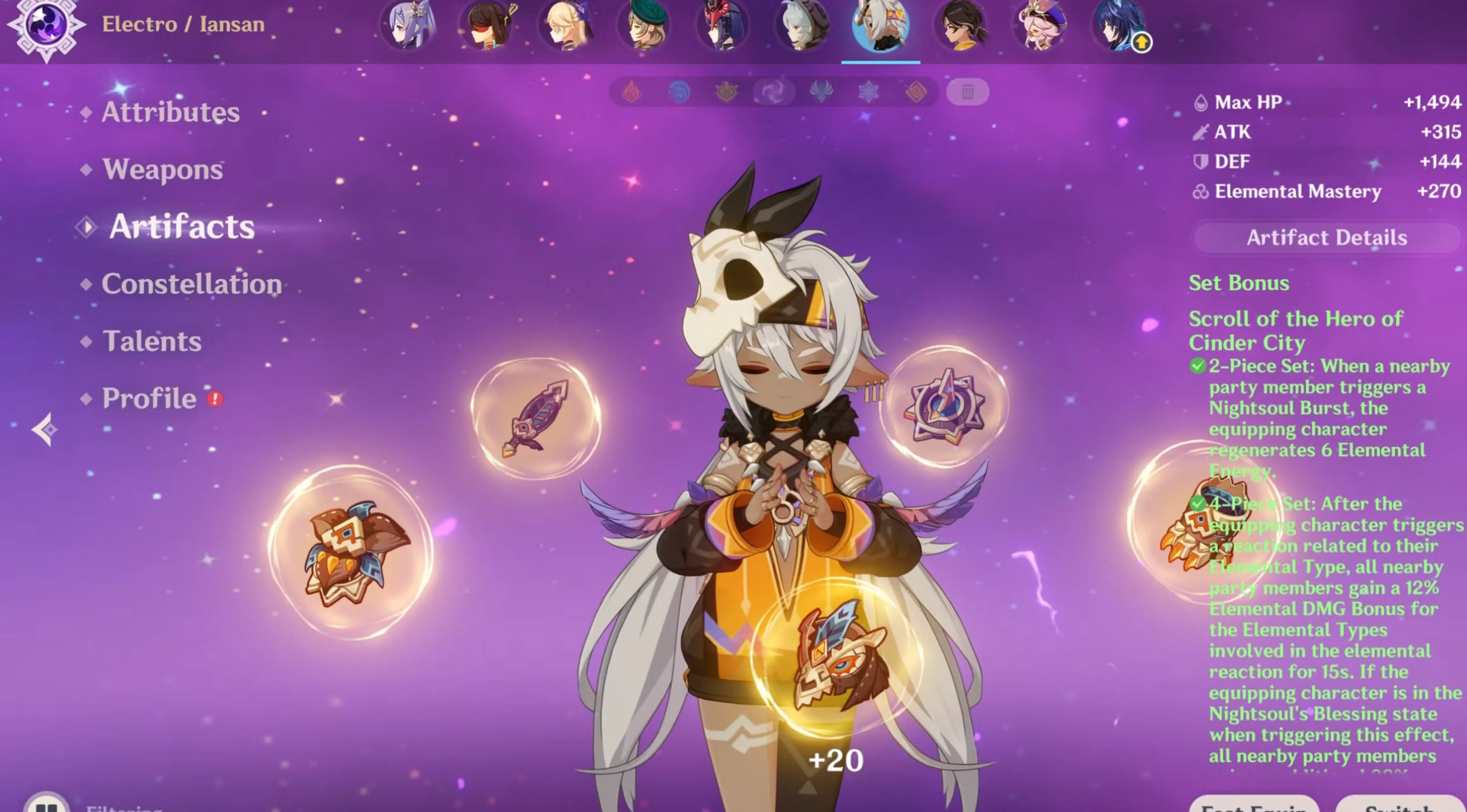Clear element filter with trash icon
The height and width of the screenshot is (812, 1467).
point(968,92)
